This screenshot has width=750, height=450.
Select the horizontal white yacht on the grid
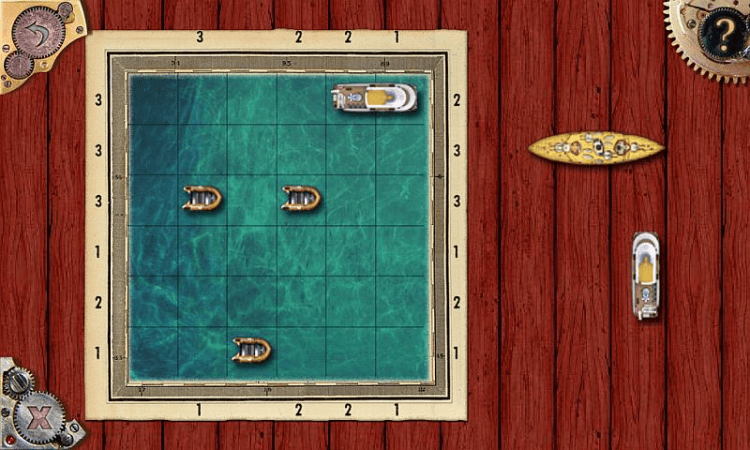[375, 98]
